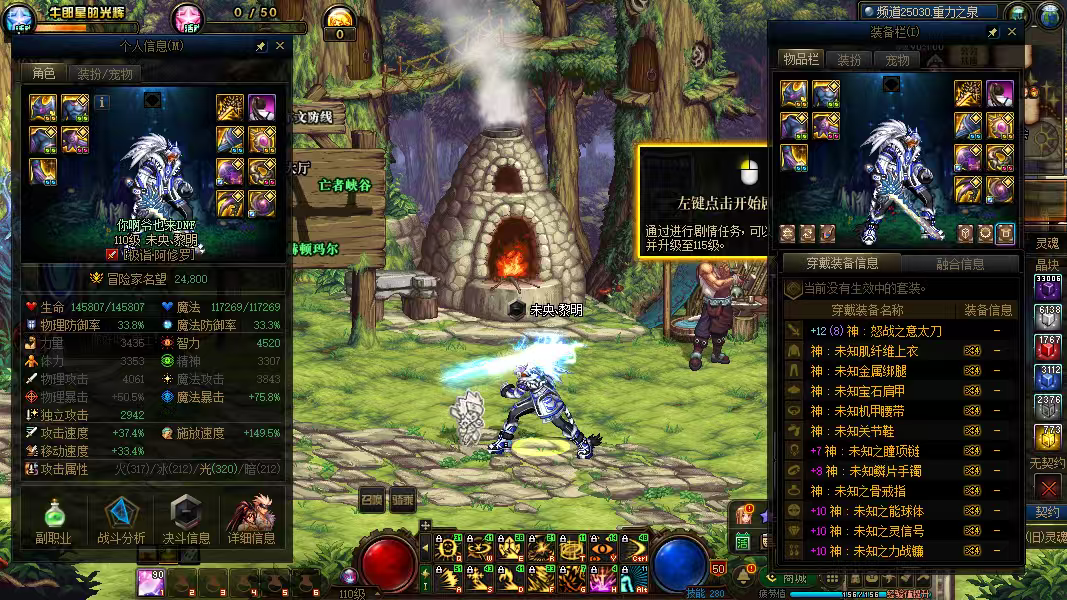Switch to the 宠物 tab in equipment panel
The image size is (1067, 600).
(x=897, y=60)
